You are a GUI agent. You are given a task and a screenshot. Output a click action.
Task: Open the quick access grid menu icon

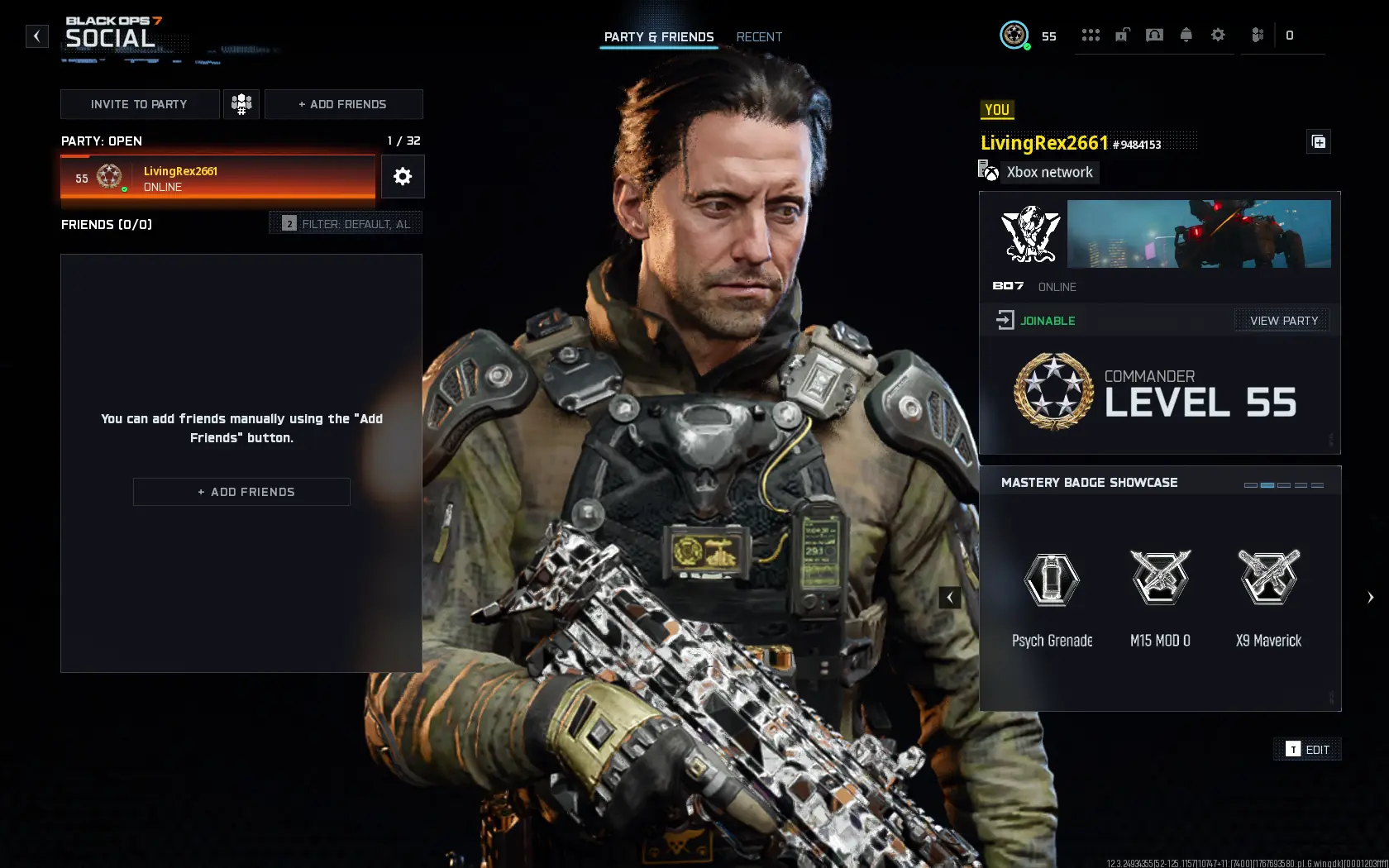1091,35
